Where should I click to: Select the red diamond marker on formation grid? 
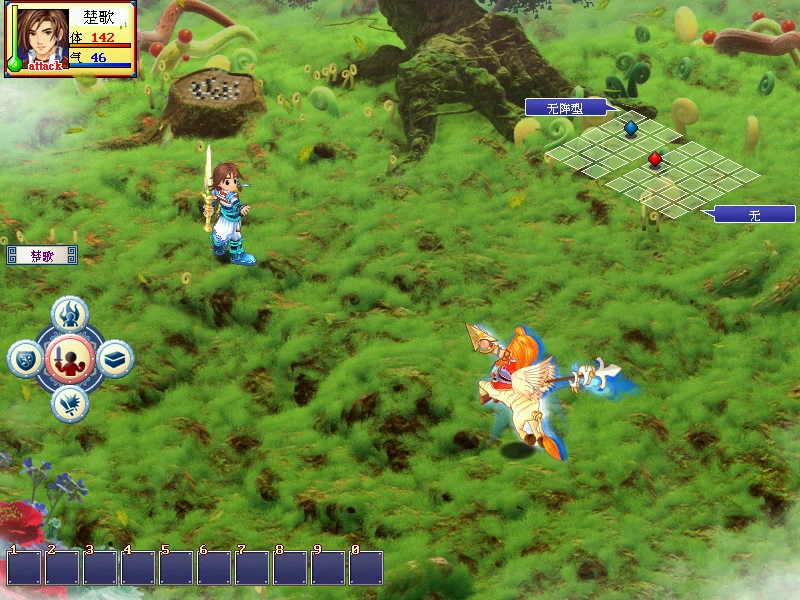pyautogui.click(x=655, y=158)
